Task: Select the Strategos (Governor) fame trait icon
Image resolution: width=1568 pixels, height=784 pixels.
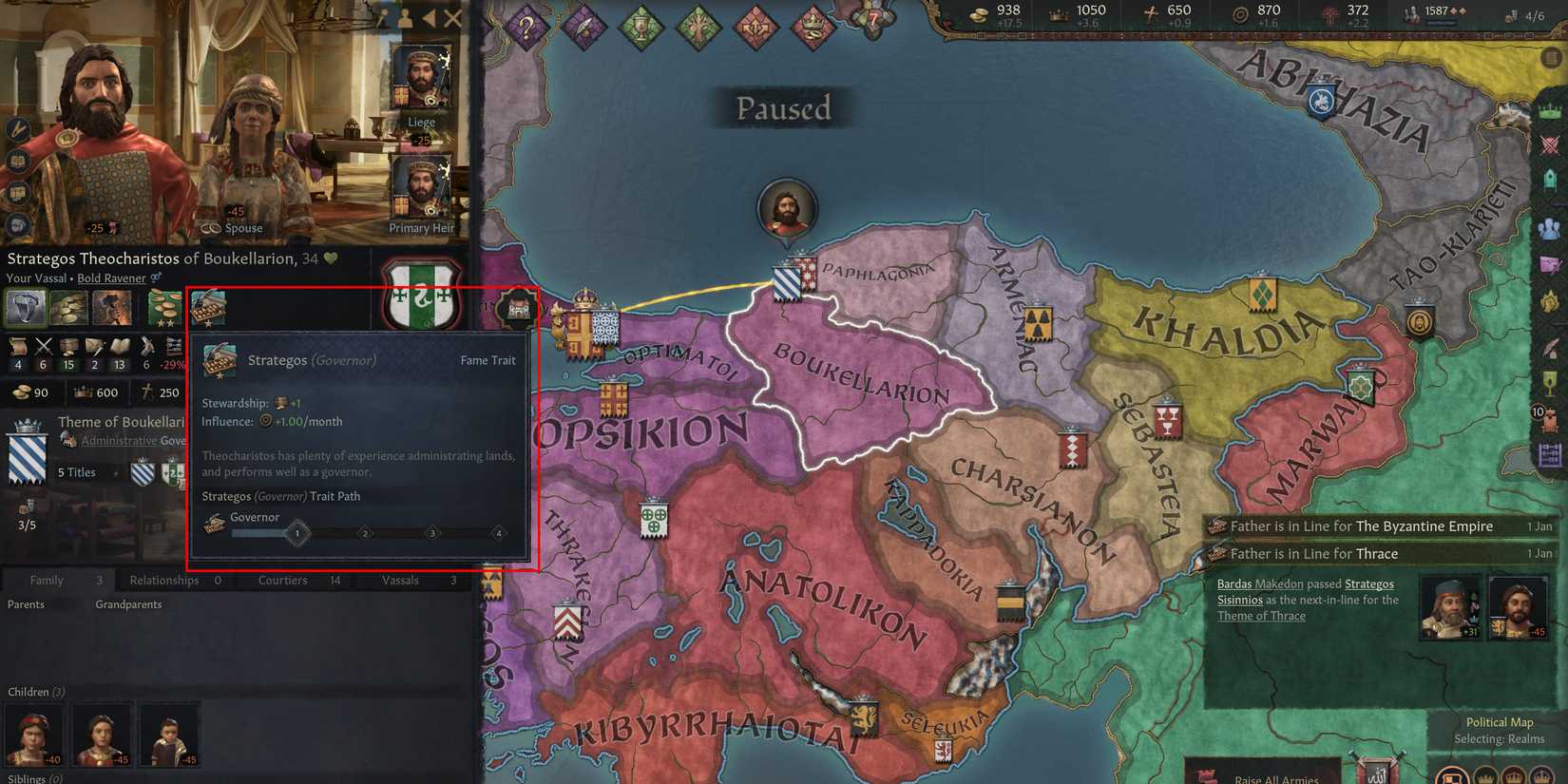Action: pos(210,308)
